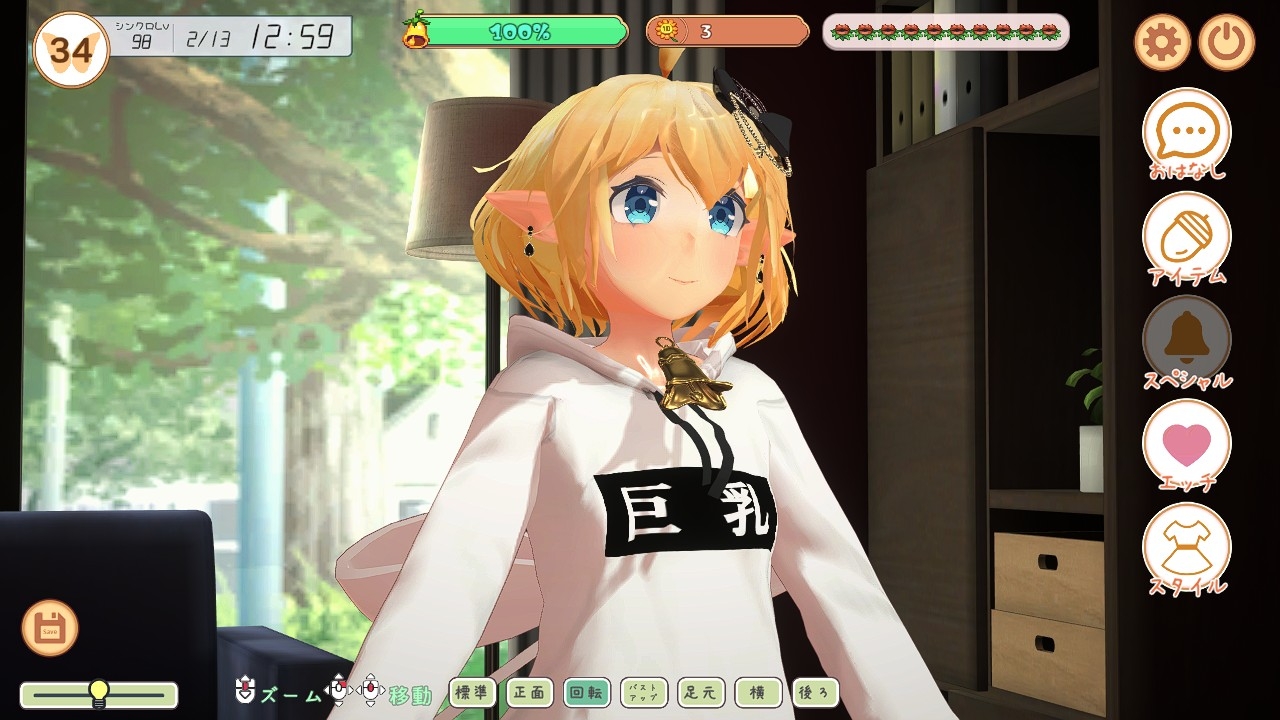Adjust the lightbulb brightness slider
1280x720 pixels.
[98, 693]
